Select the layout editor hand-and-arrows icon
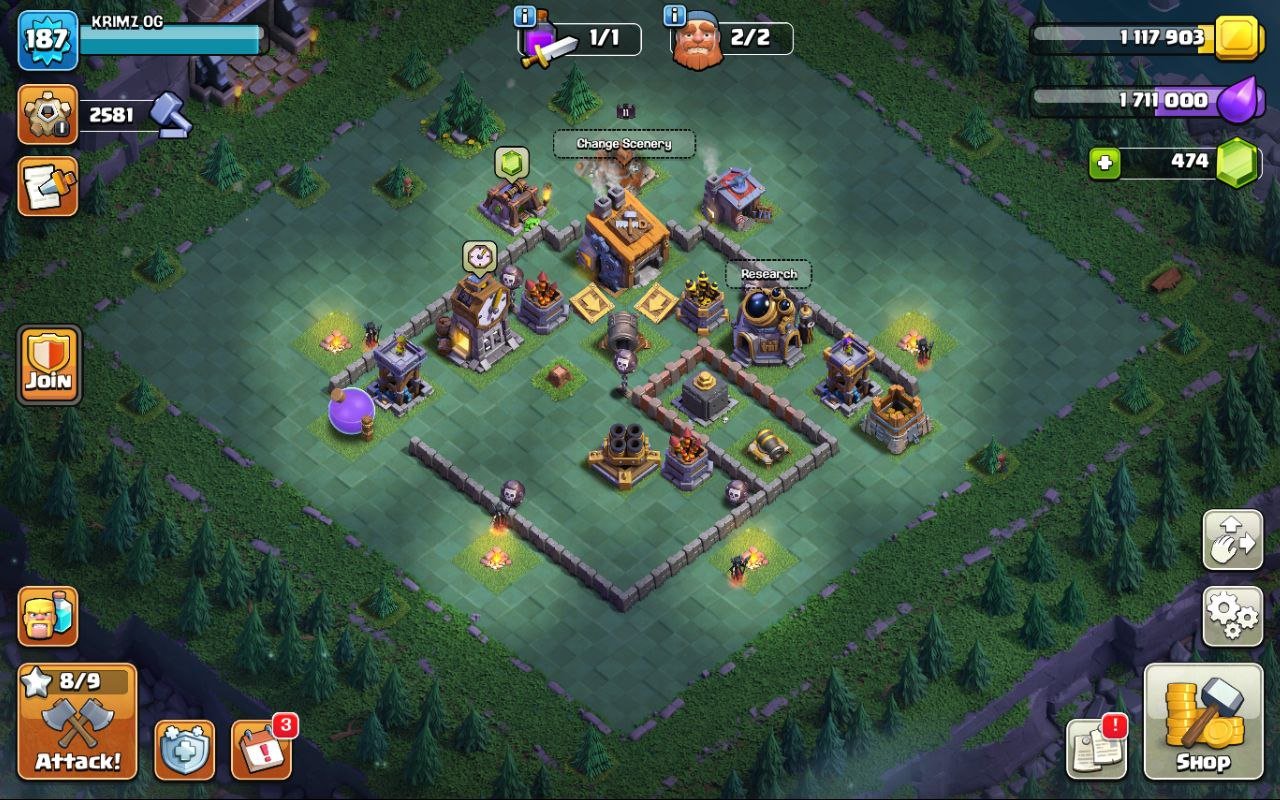1280x800 pixels. click(x=1232, y=538)
